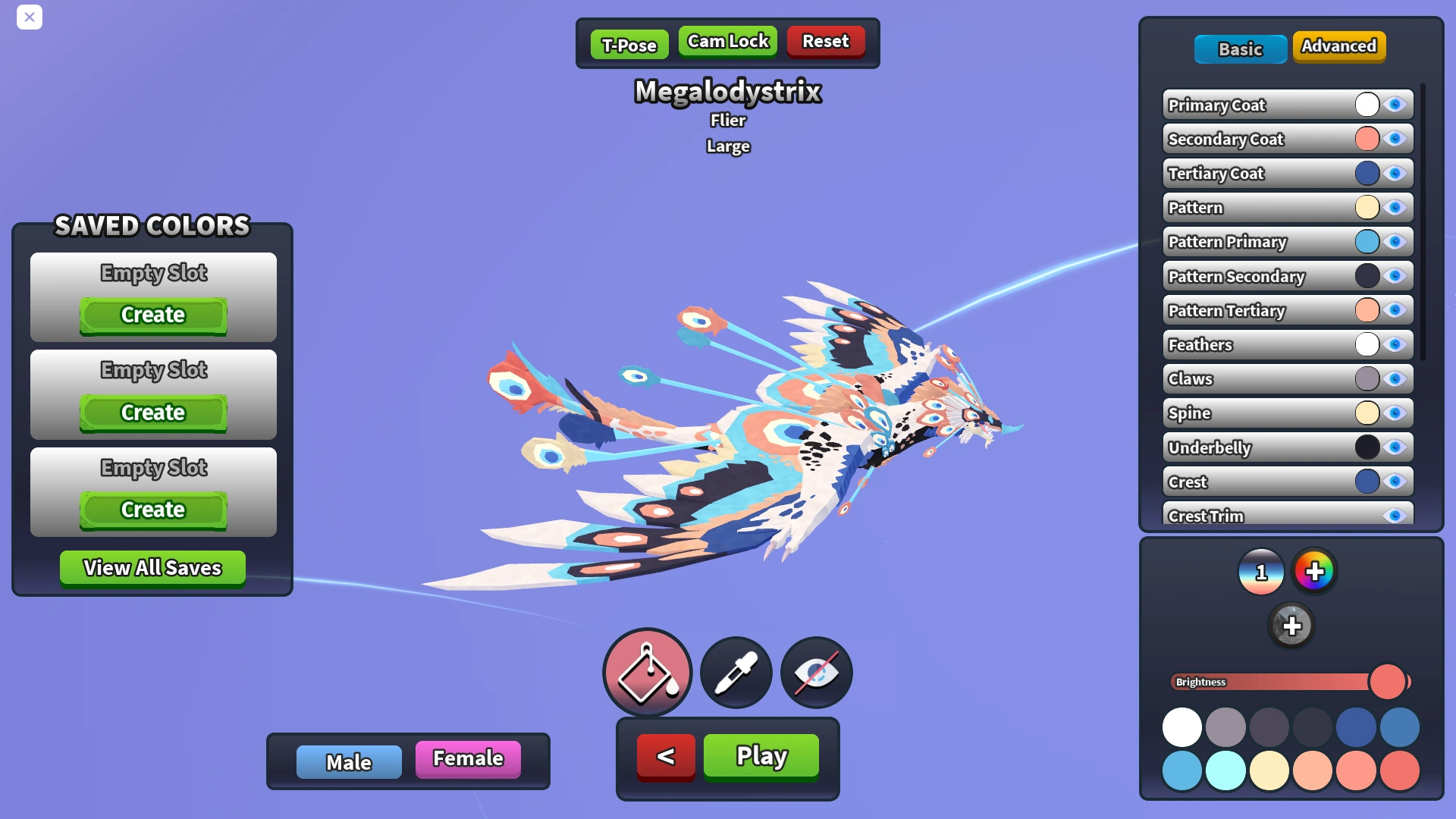Click the Reset button icon at top

(x=826, y=42)
